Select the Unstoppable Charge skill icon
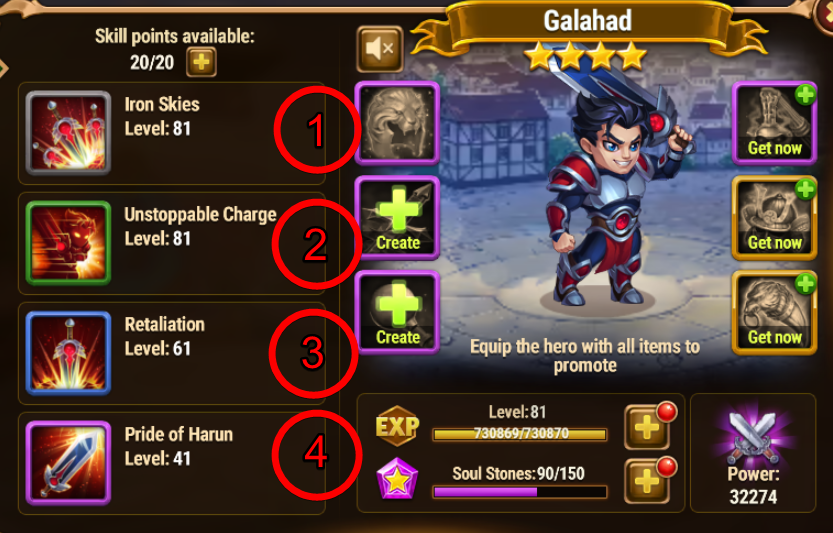This screenshot has width=833, height=533. coord(68,243)
